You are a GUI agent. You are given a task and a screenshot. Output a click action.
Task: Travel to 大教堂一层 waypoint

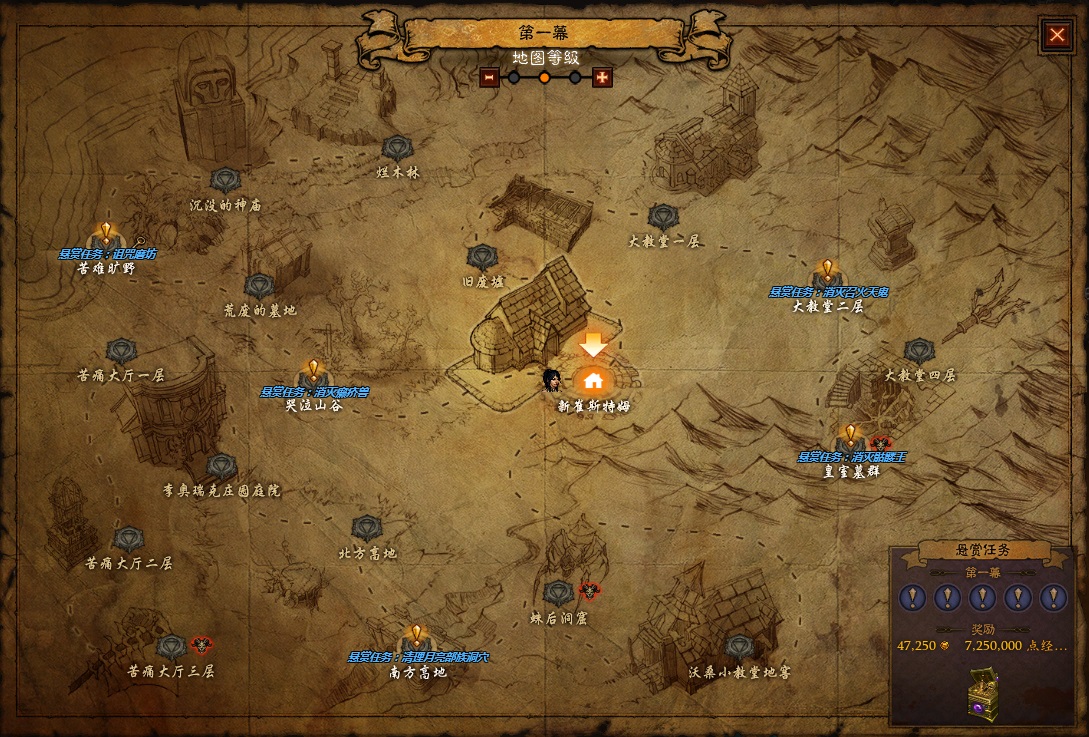664,217
